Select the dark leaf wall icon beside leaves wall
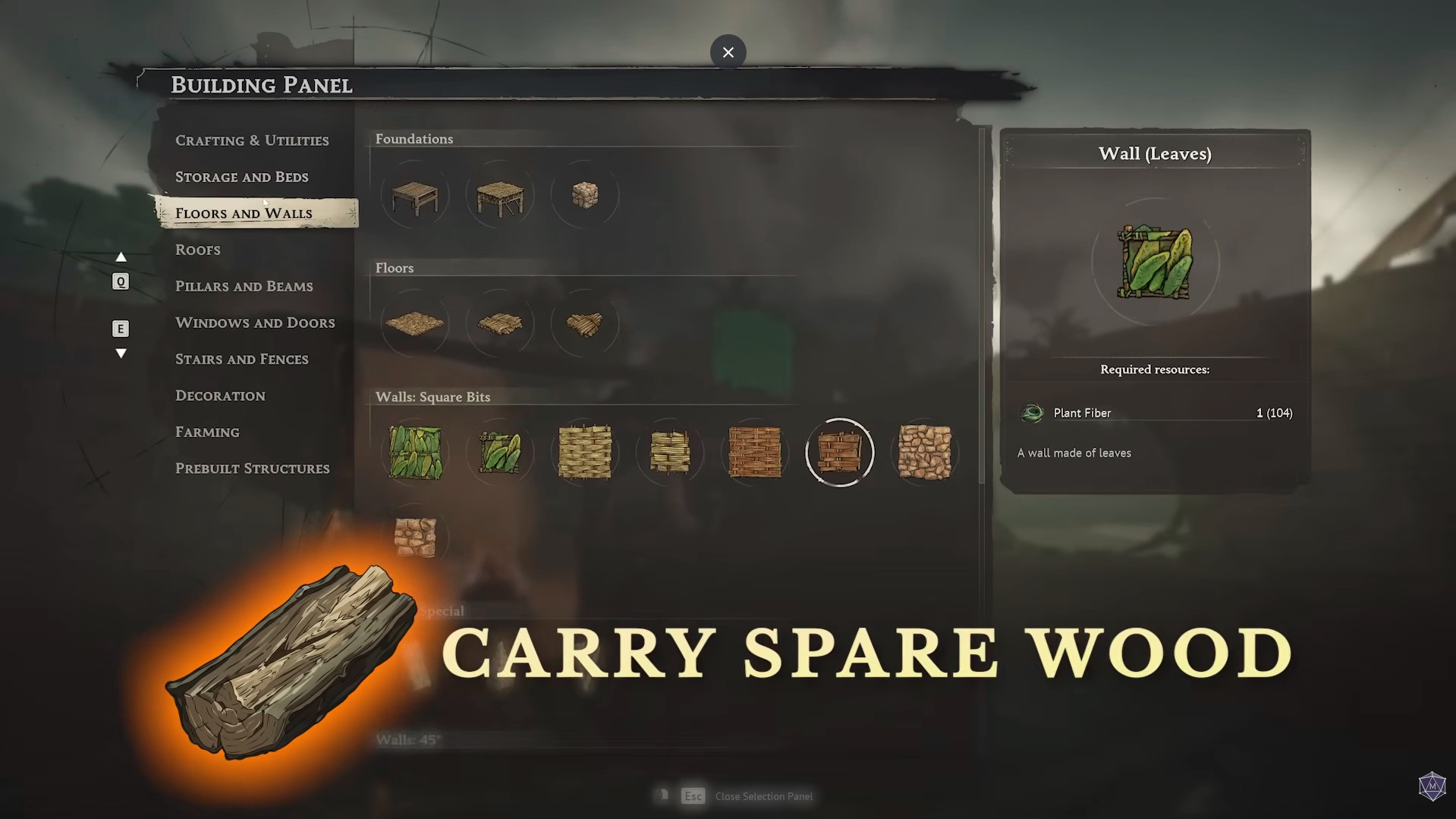Viewport: 1456px width, 819px height. click(x=500, y=452)
